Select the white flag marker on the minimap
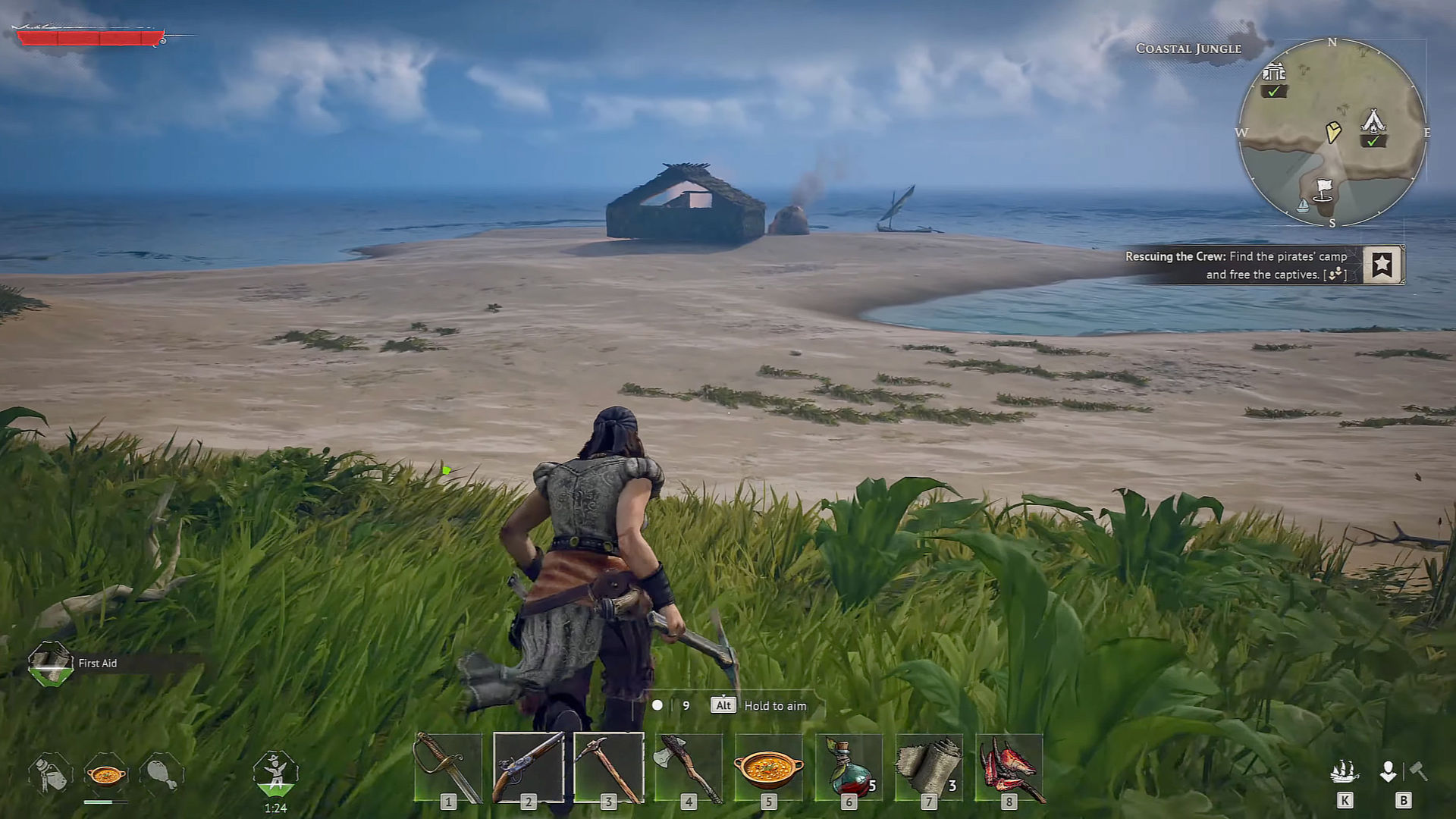 (x=1323, y=189)
